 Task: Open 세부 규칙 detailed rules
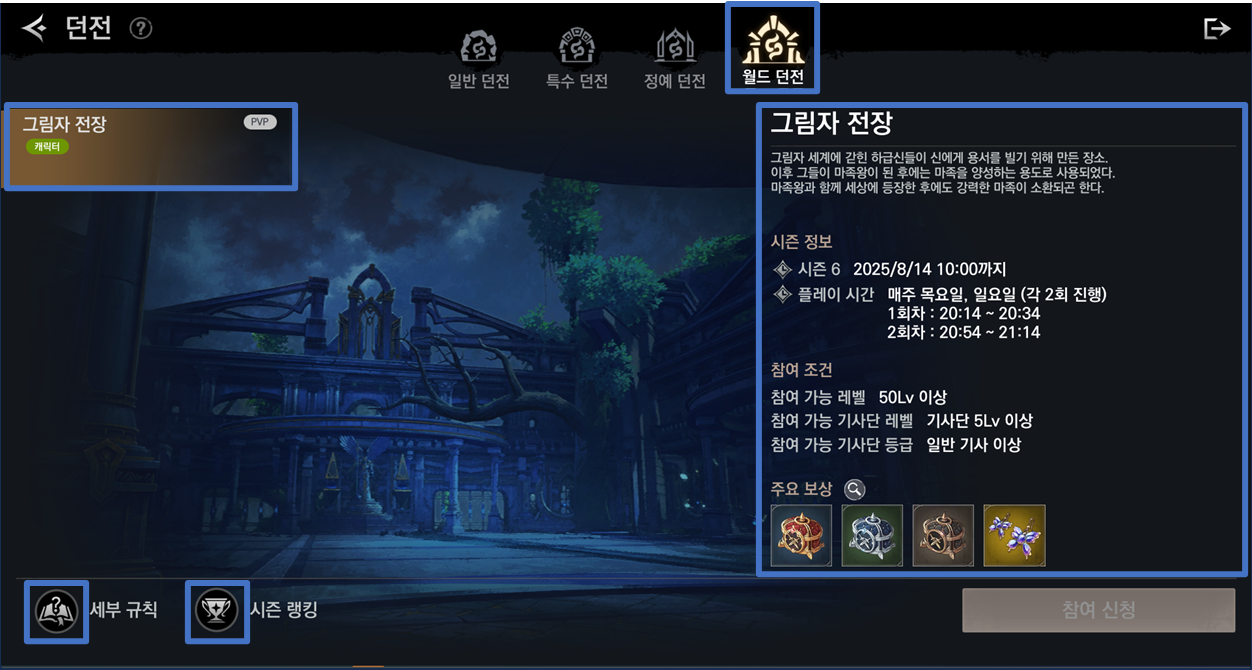[57, 611]
